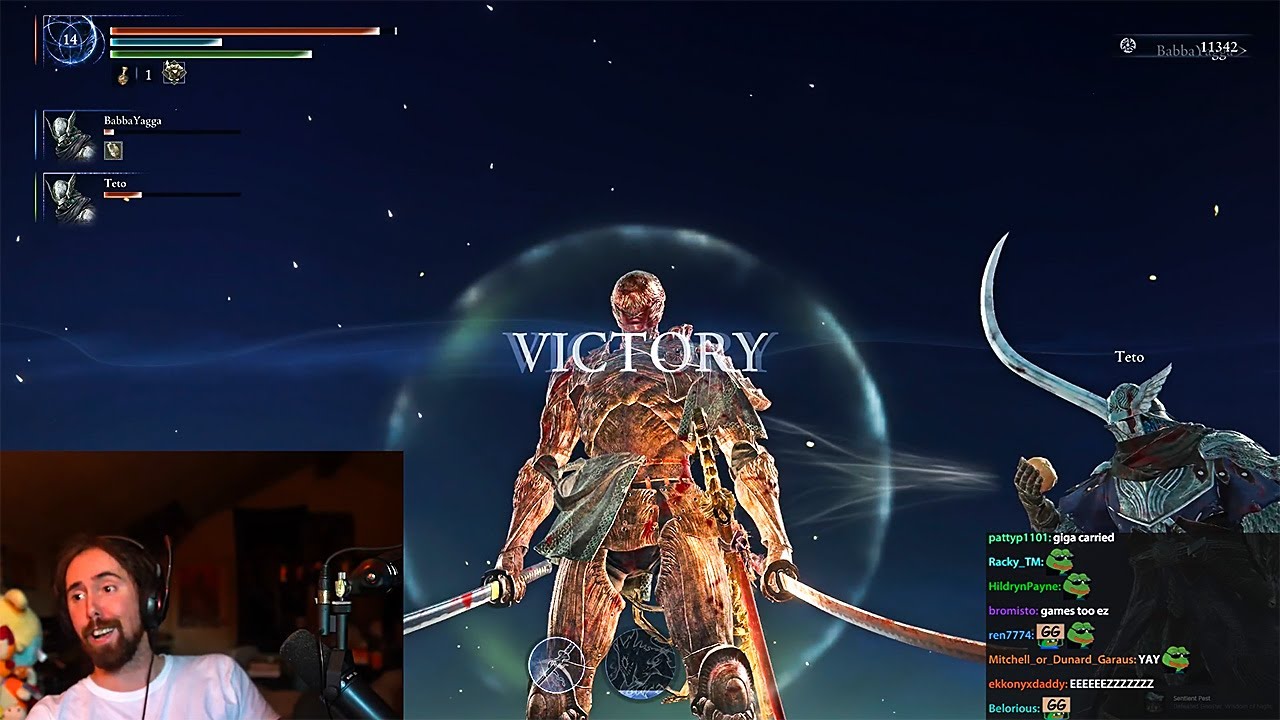Expand Teto's status row
Screen dimensions: 1280x720
pyautogui.click(x=160, y=196)
